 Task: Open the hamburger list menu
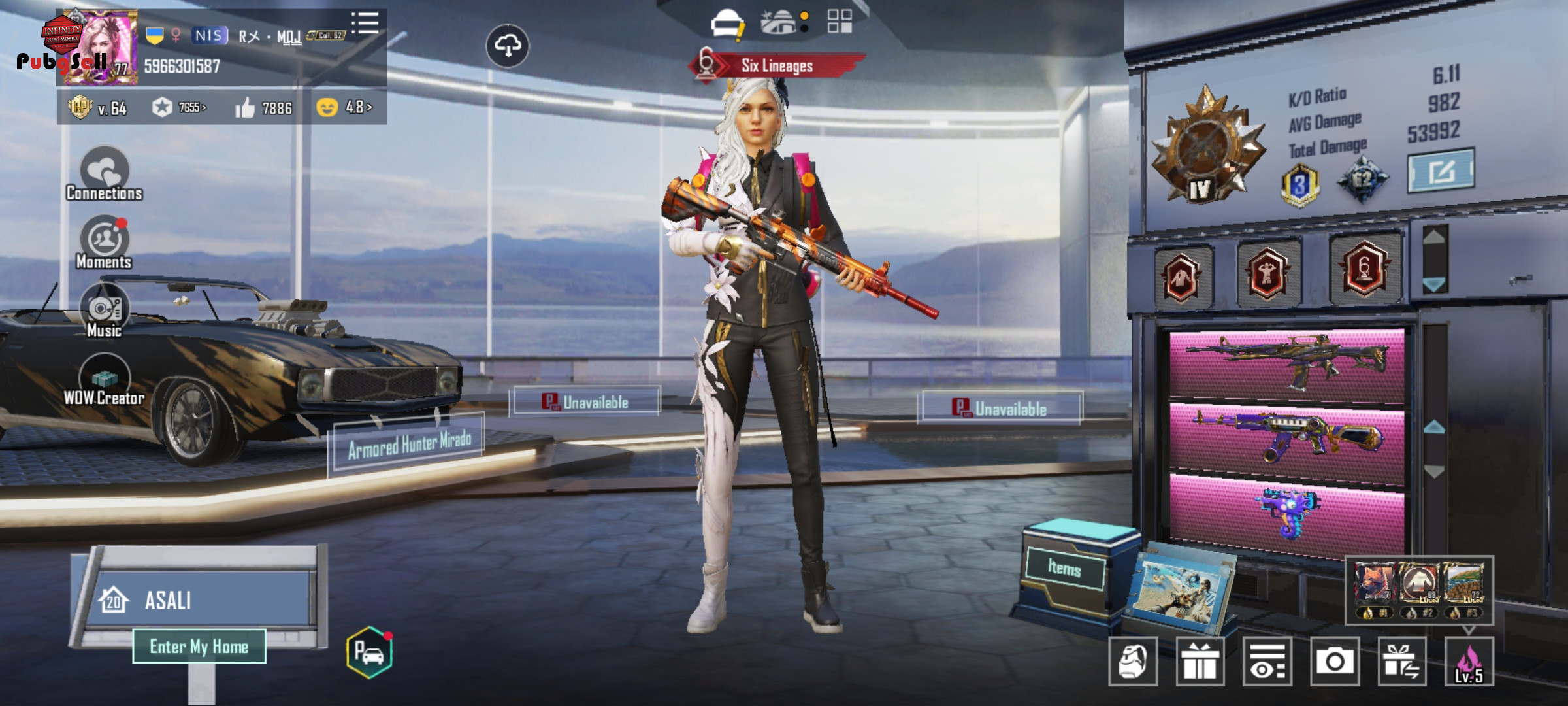(365, 23)
